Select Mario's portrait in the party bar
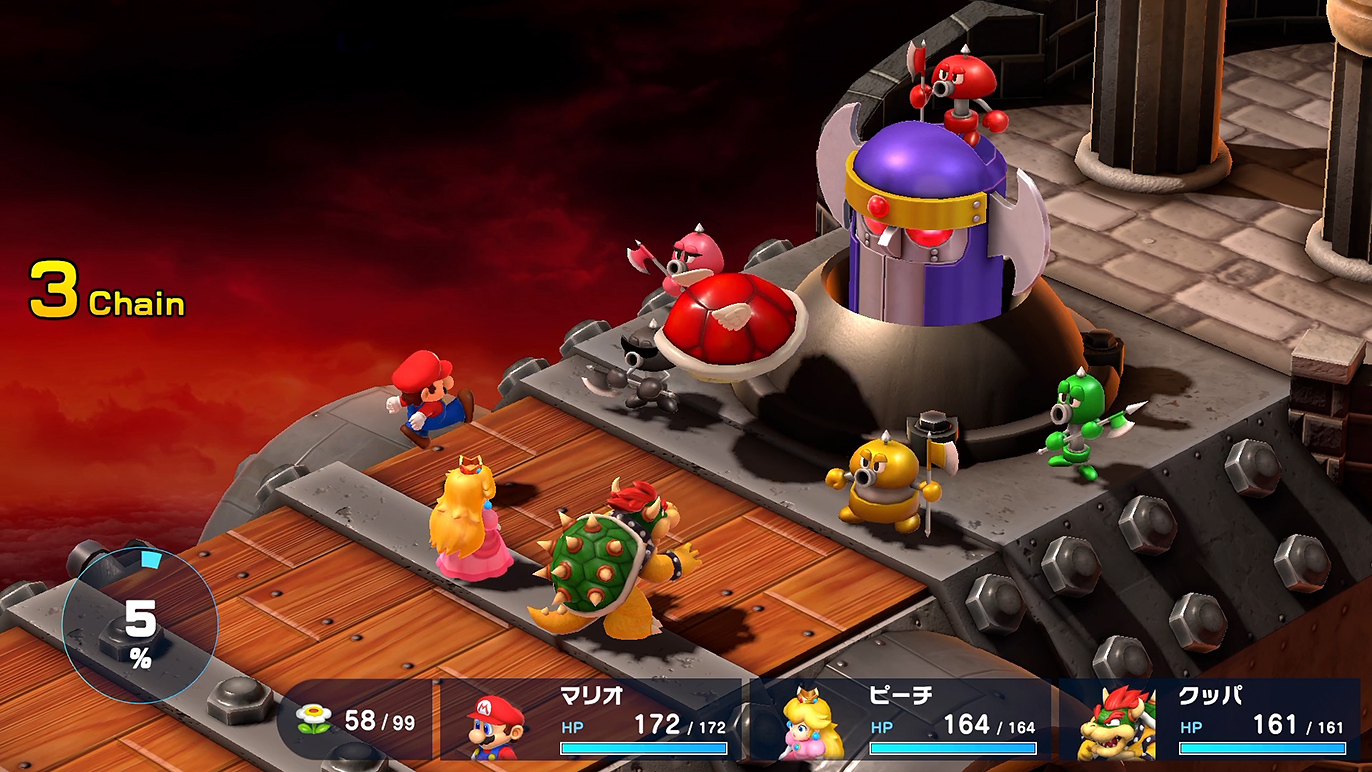This screenshot has width=1372, height=772. [497, 725]
